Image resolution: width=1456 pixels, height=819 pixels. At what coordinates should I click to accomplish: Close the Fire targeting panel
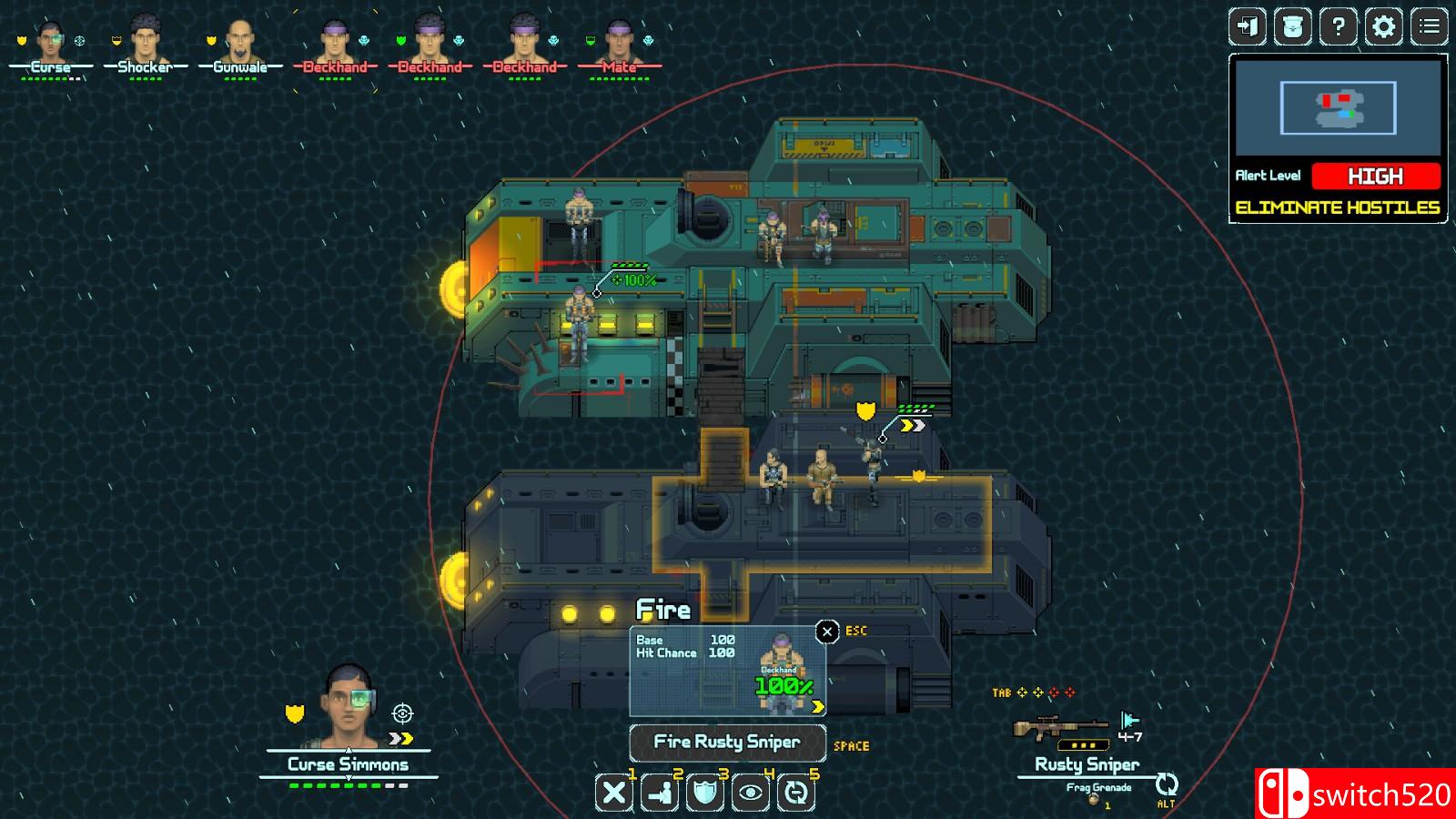(826, 632)
